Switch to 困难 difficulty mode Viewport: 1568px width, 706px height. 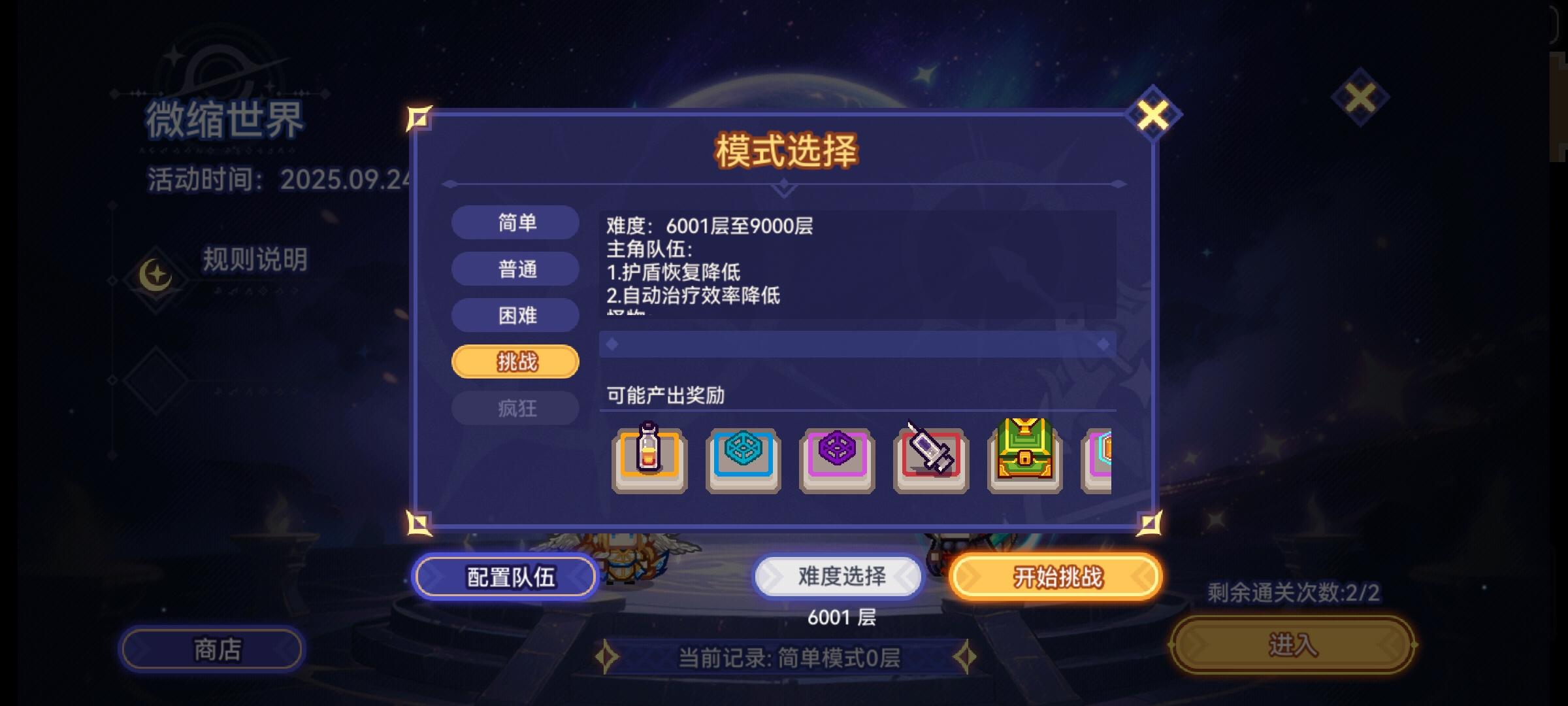point(515,315)
